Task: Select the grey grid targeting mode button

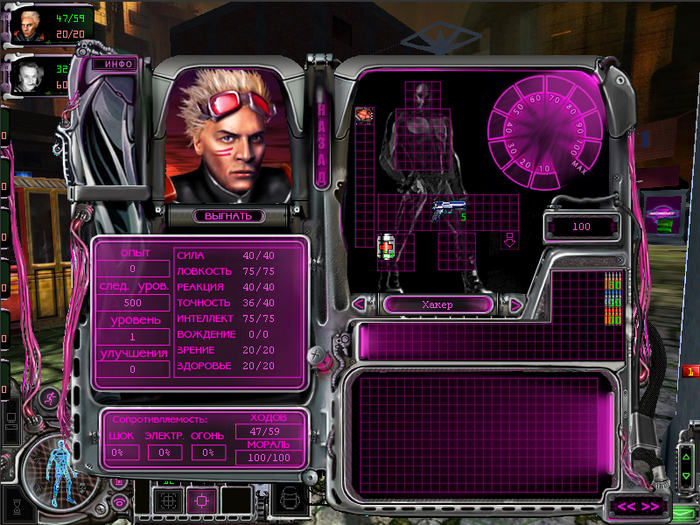Action: tap(166, 497)
